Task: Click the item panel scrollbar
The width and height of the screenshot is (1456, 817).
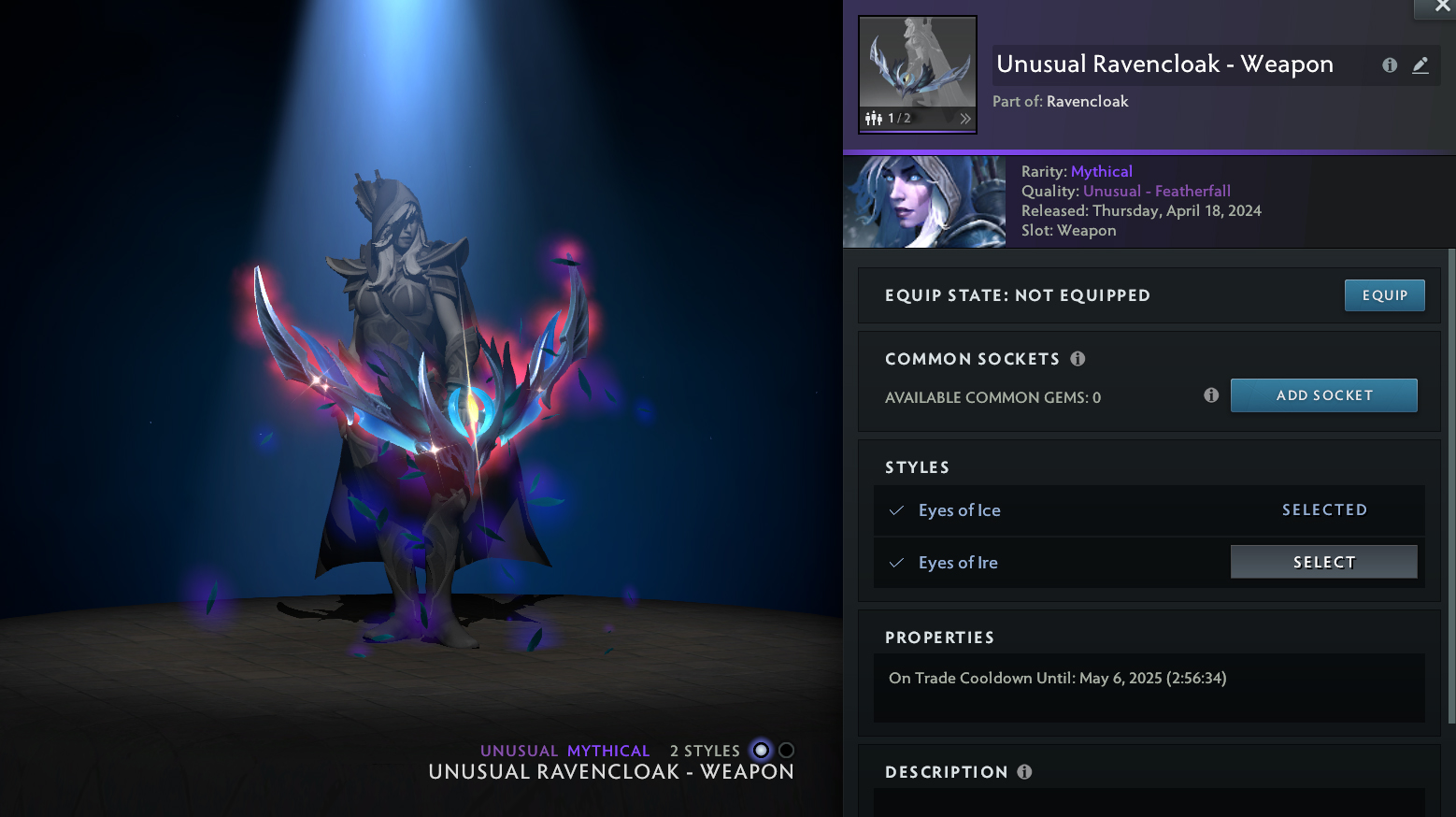Action: pyautogui.click(x=1450, y=486)
